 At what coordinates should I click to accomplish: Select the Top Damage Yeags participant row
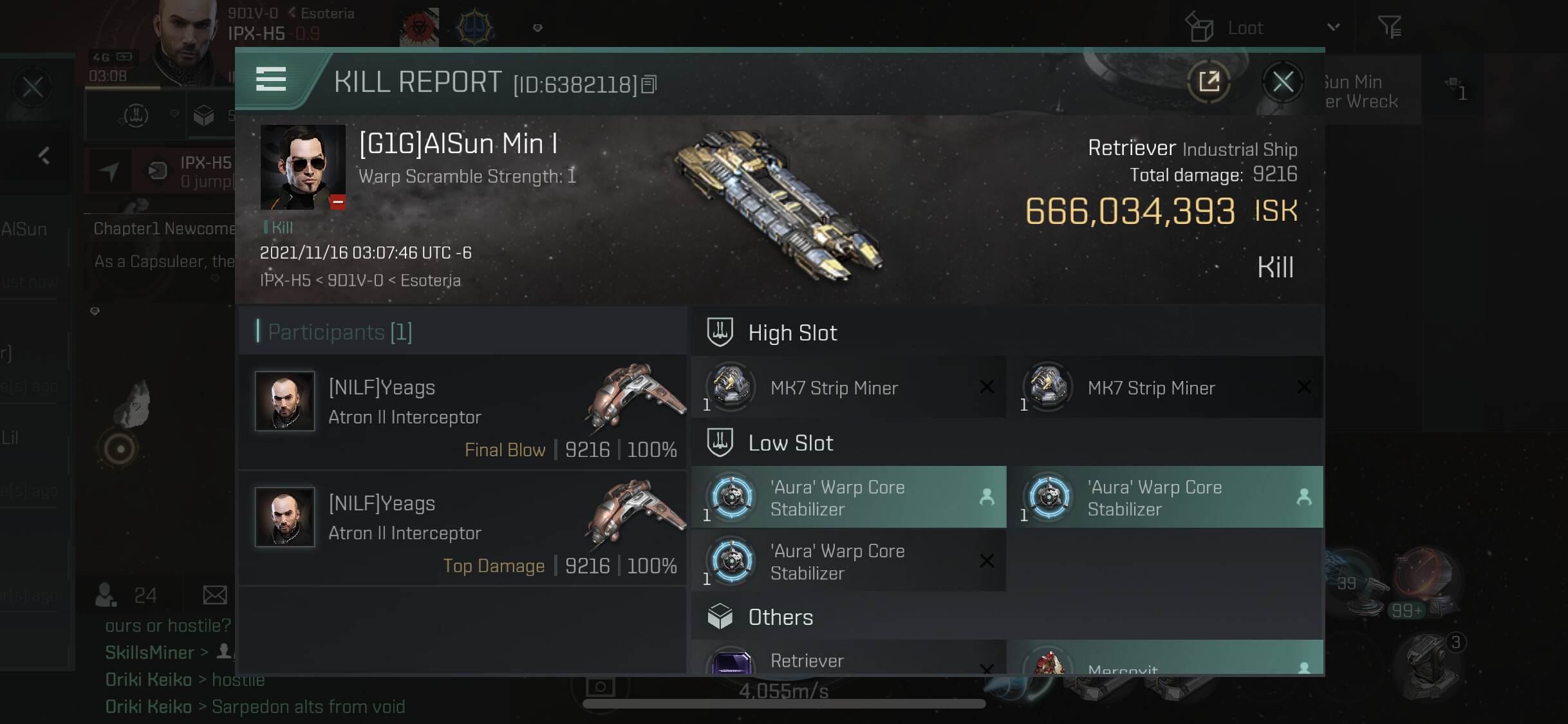463,528
